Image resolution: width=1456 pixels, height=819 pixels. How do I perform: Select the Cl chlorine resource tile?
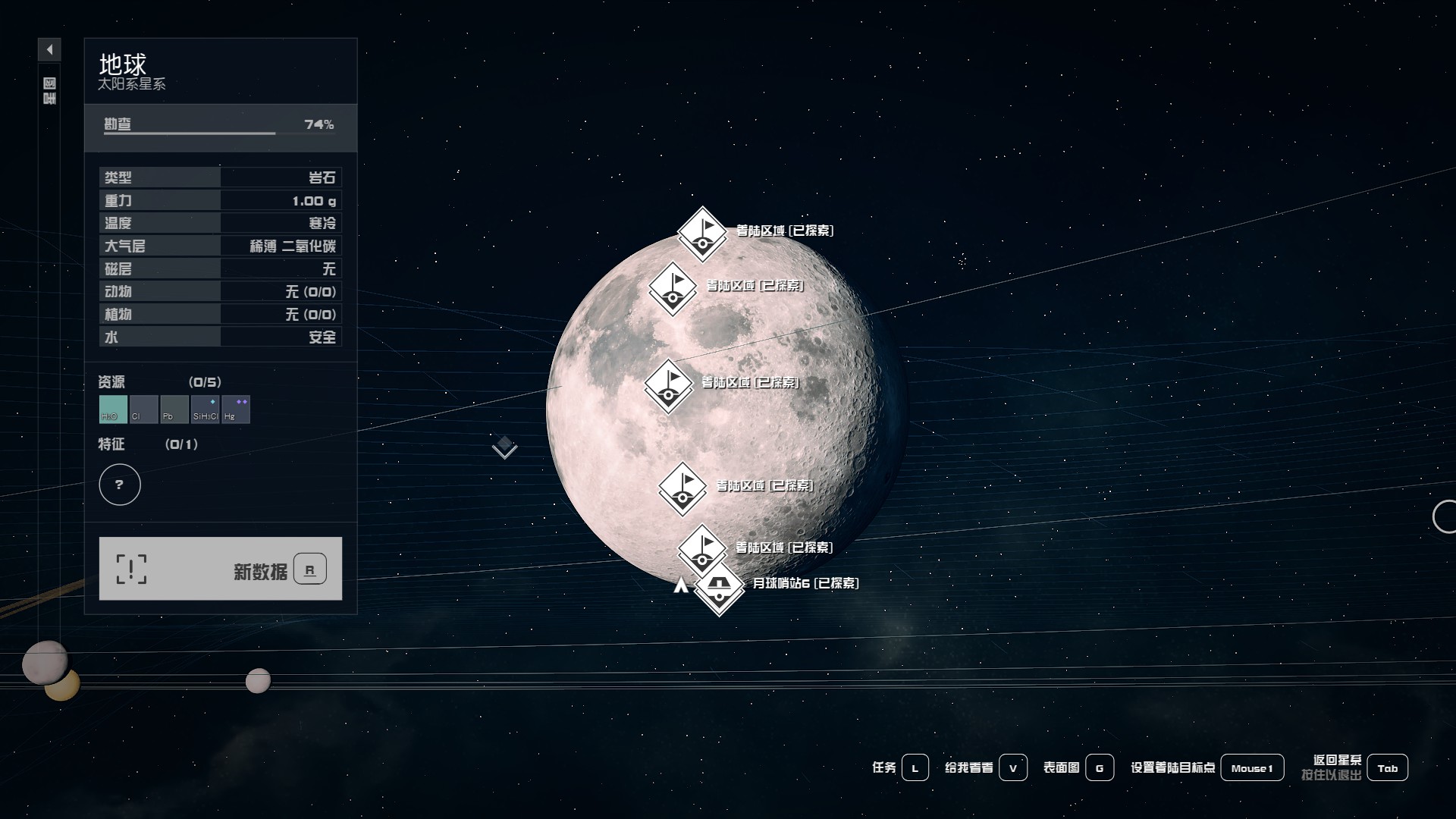tap(143, 409)
